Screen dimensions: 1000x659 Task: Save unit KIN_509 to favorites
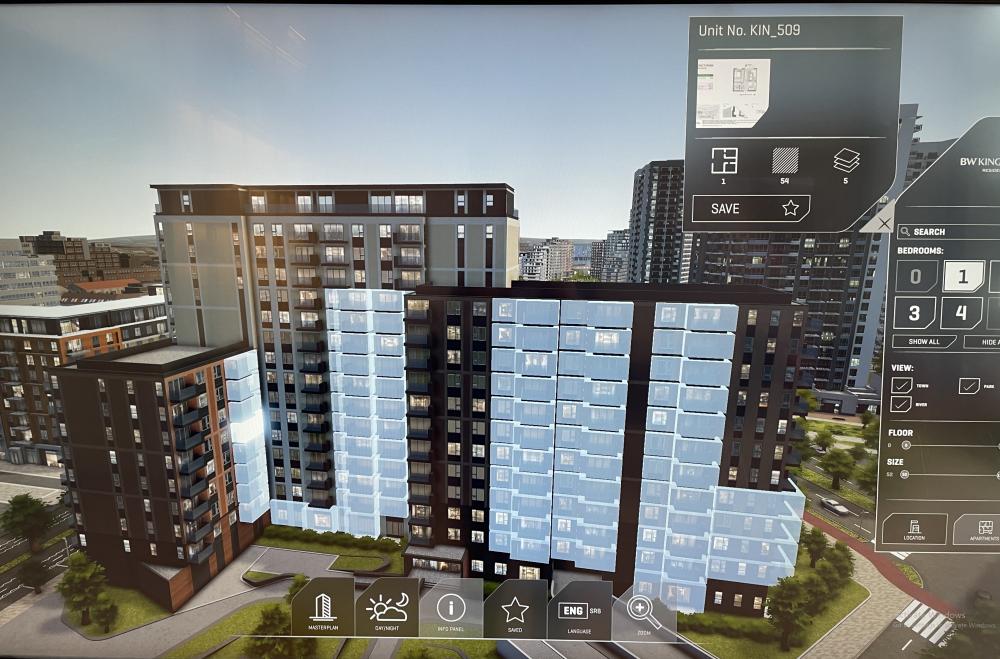[x=749, y=208]
